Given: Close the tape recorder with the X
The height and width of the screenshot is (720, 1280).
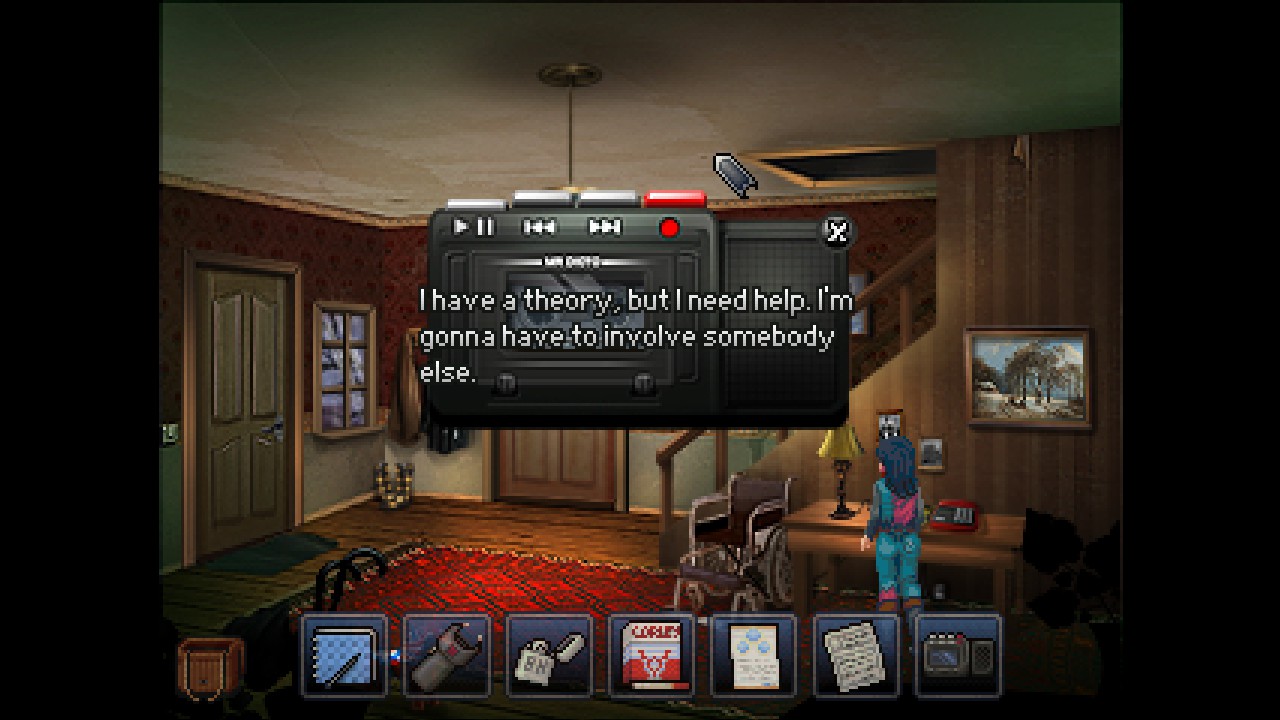Looking at the screenshot, I should [836, 231].
